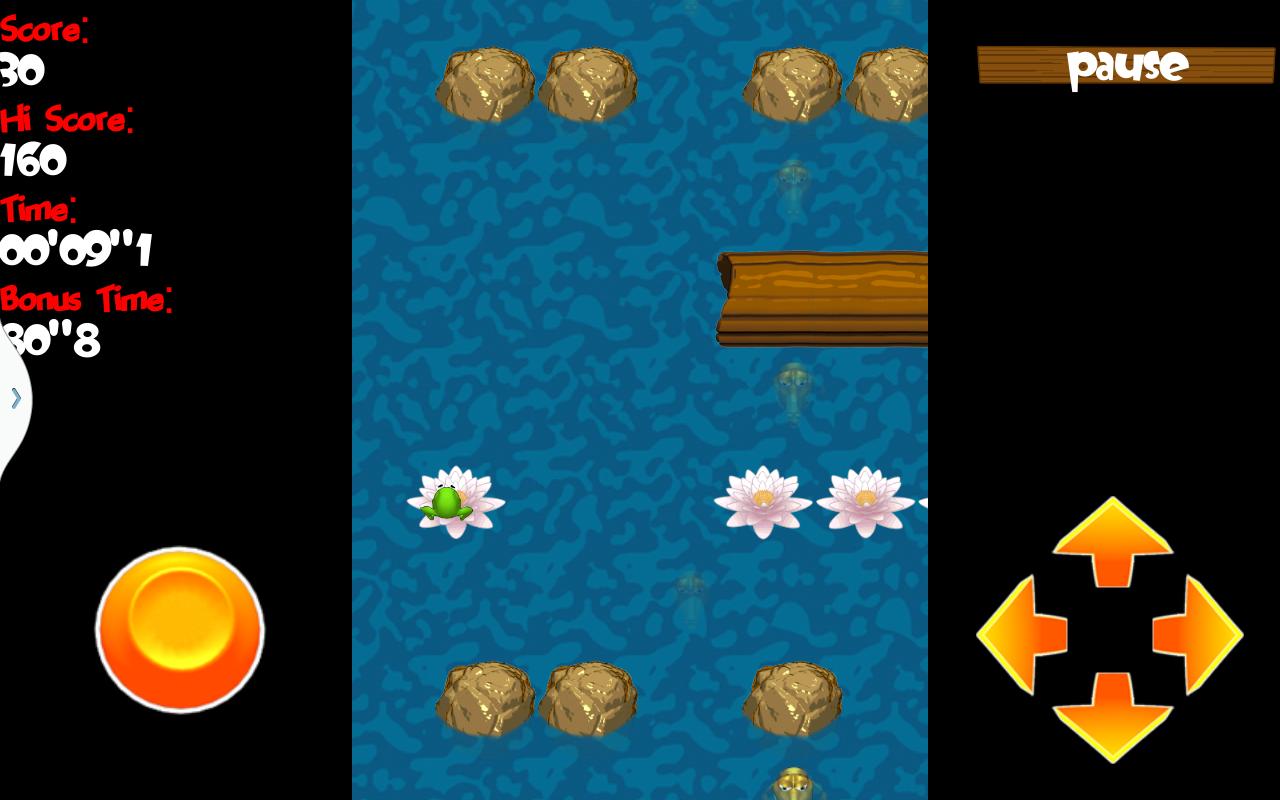Tap the rightmost pink water lily
1280x800 pixels.
(x=865, y=497)
